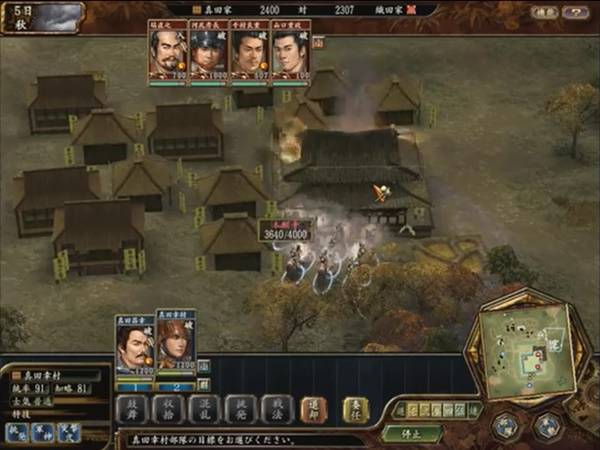Activate the 戦法 tactic button
The width and height of the screenshot is (600, 450).
(x=275, y=409)
